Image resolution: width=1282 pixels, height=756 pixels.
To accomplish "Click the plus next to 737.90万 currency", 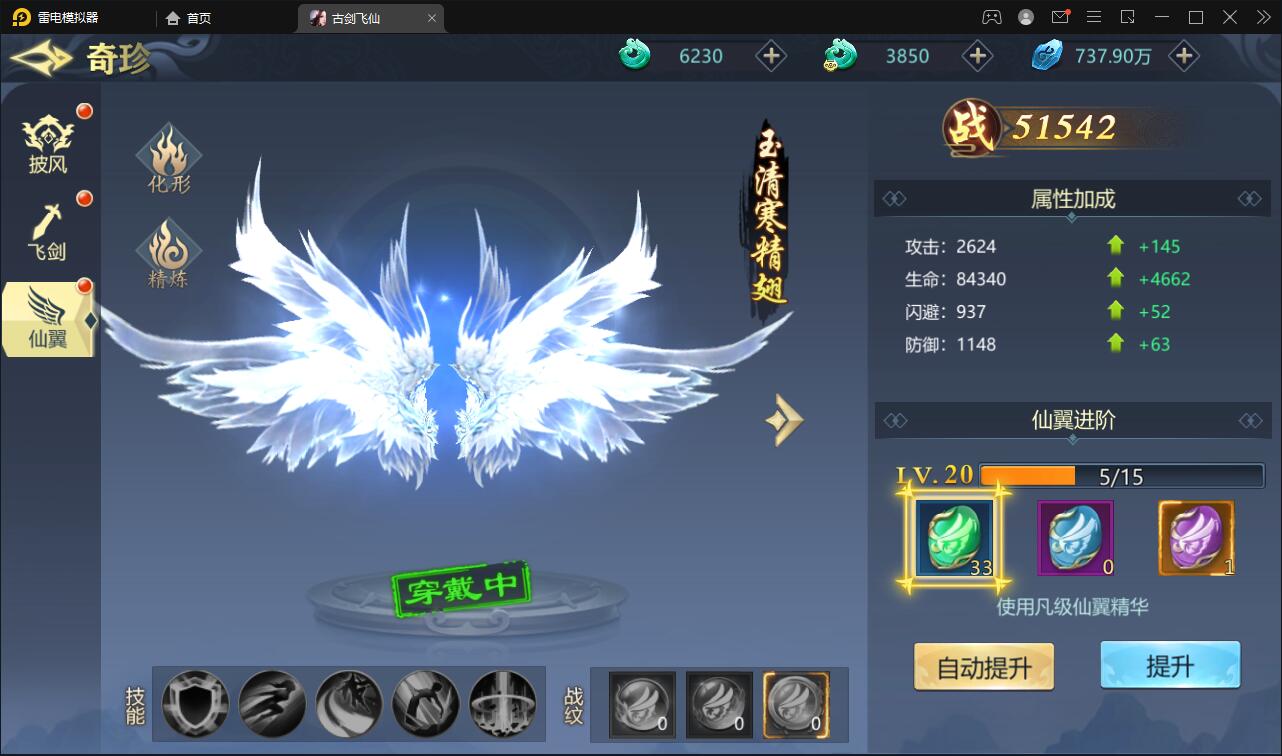I will (x=1184, y=56).
